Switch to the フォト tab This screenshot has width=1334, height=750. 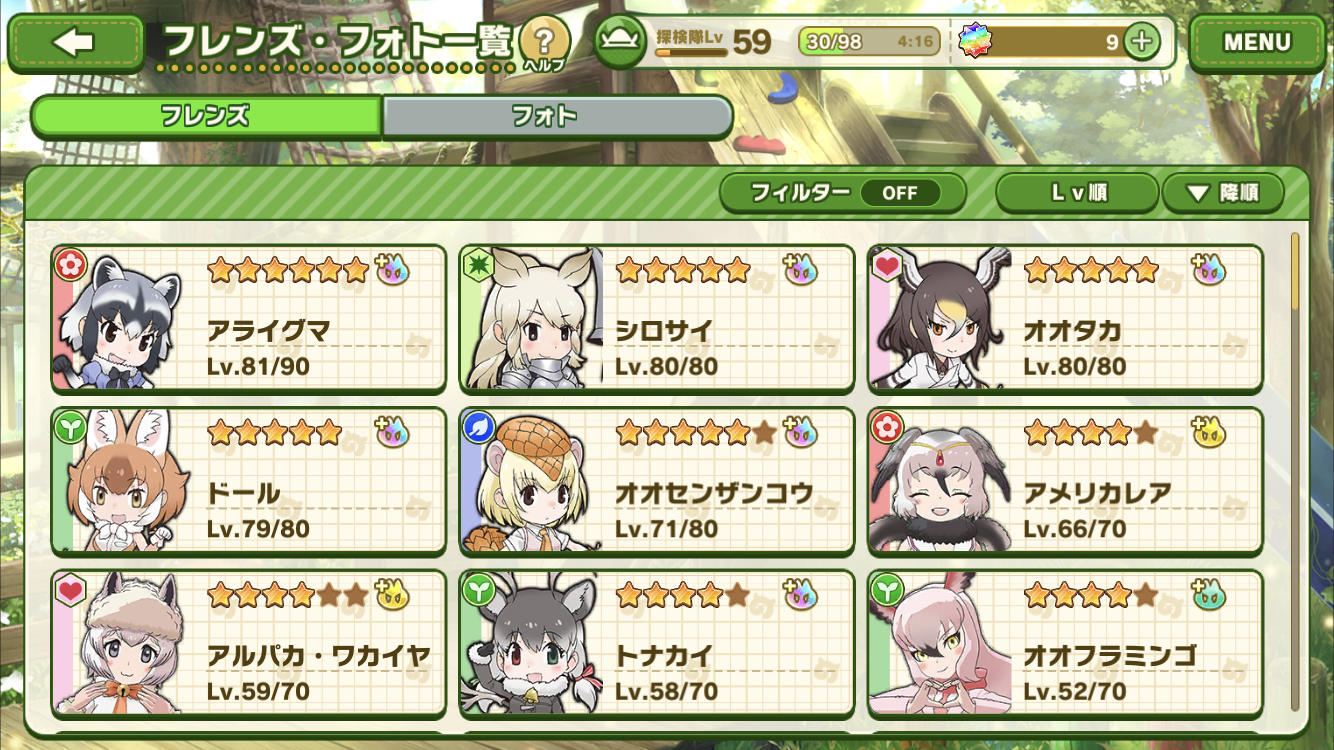[557, 116]
